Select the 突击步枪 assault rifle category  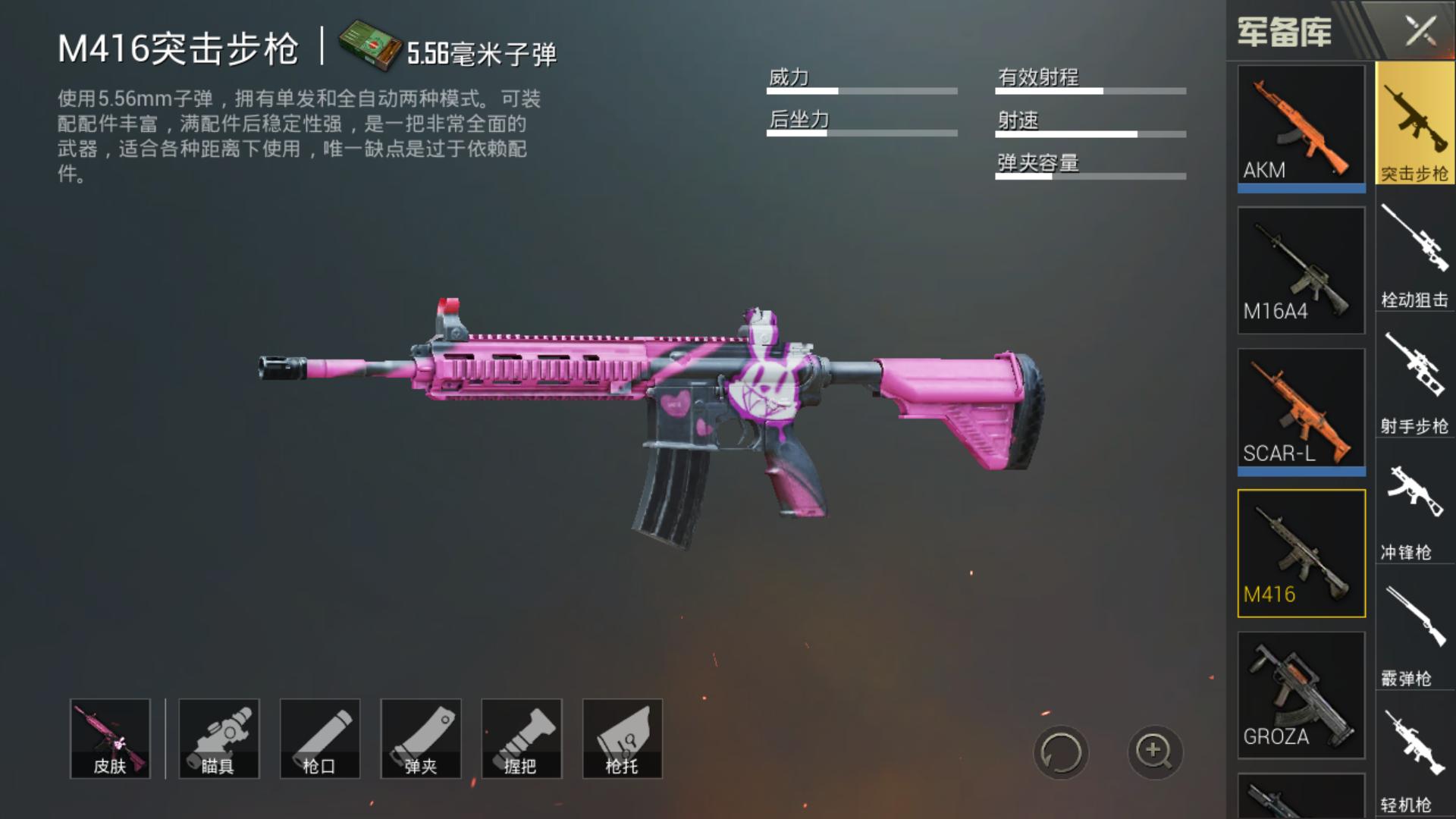[x=1415, y=125]
